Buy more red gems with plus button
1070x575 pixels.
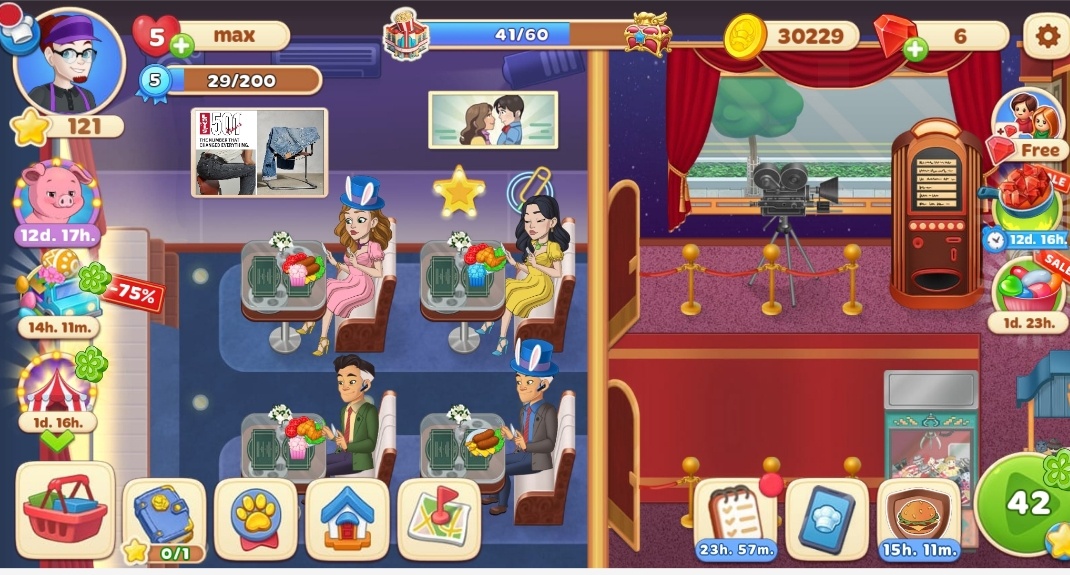pyautogui.click(x=915, y=48)
